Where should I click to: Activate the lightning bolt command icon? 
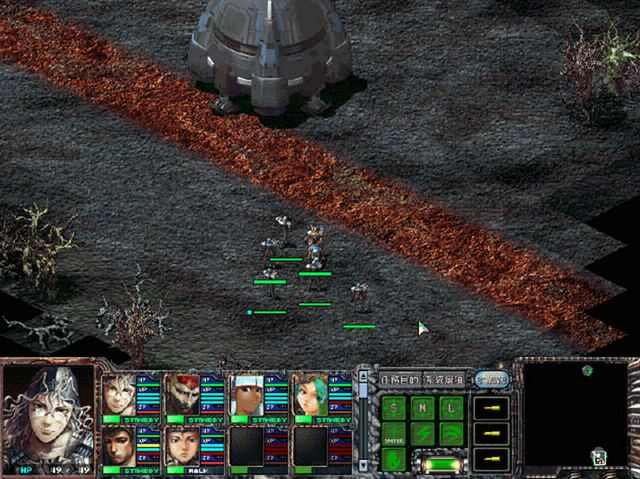click(x=424, y=434)
